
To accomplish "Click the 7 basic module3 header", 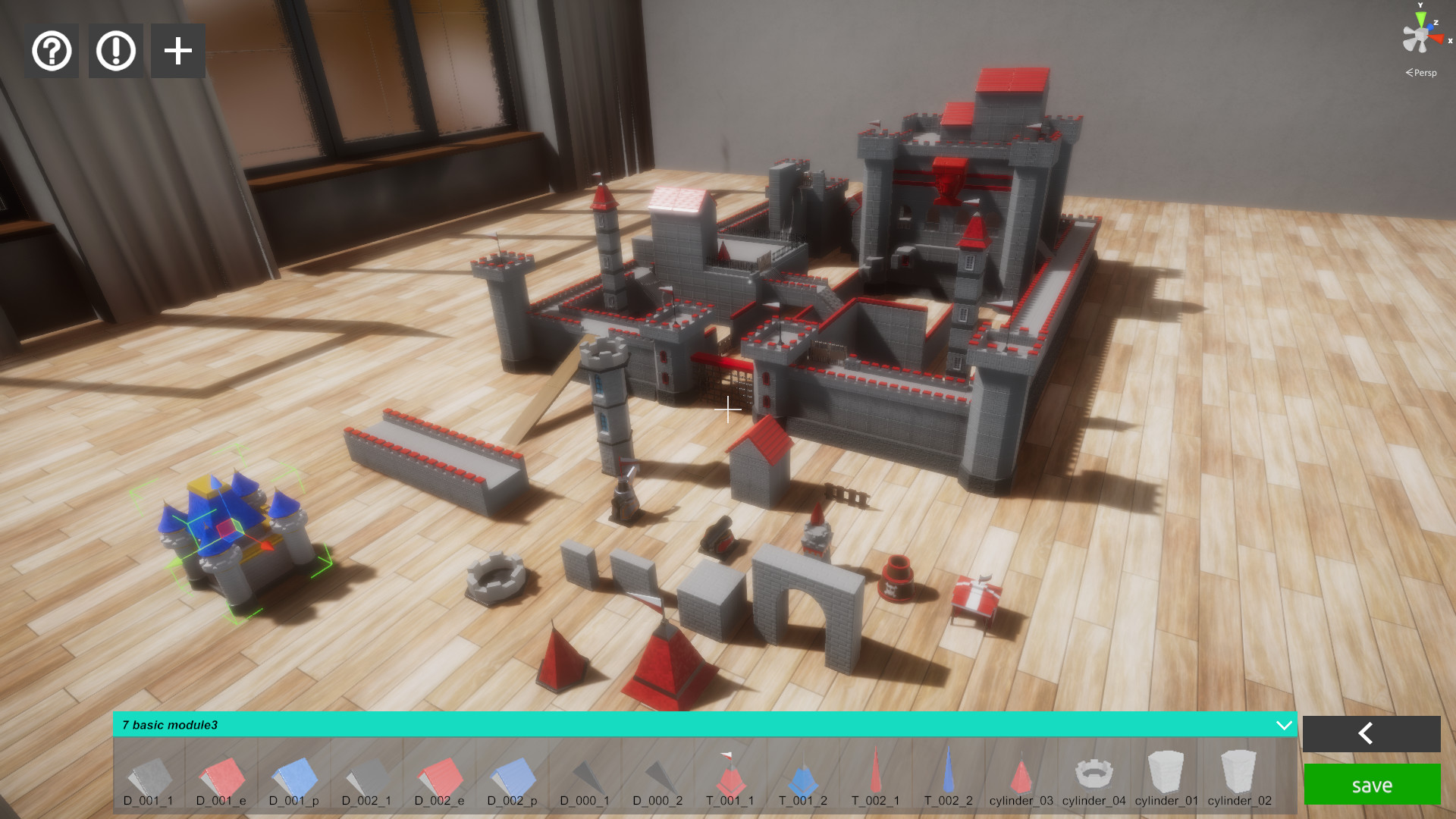I will click(x=168, y=725).
